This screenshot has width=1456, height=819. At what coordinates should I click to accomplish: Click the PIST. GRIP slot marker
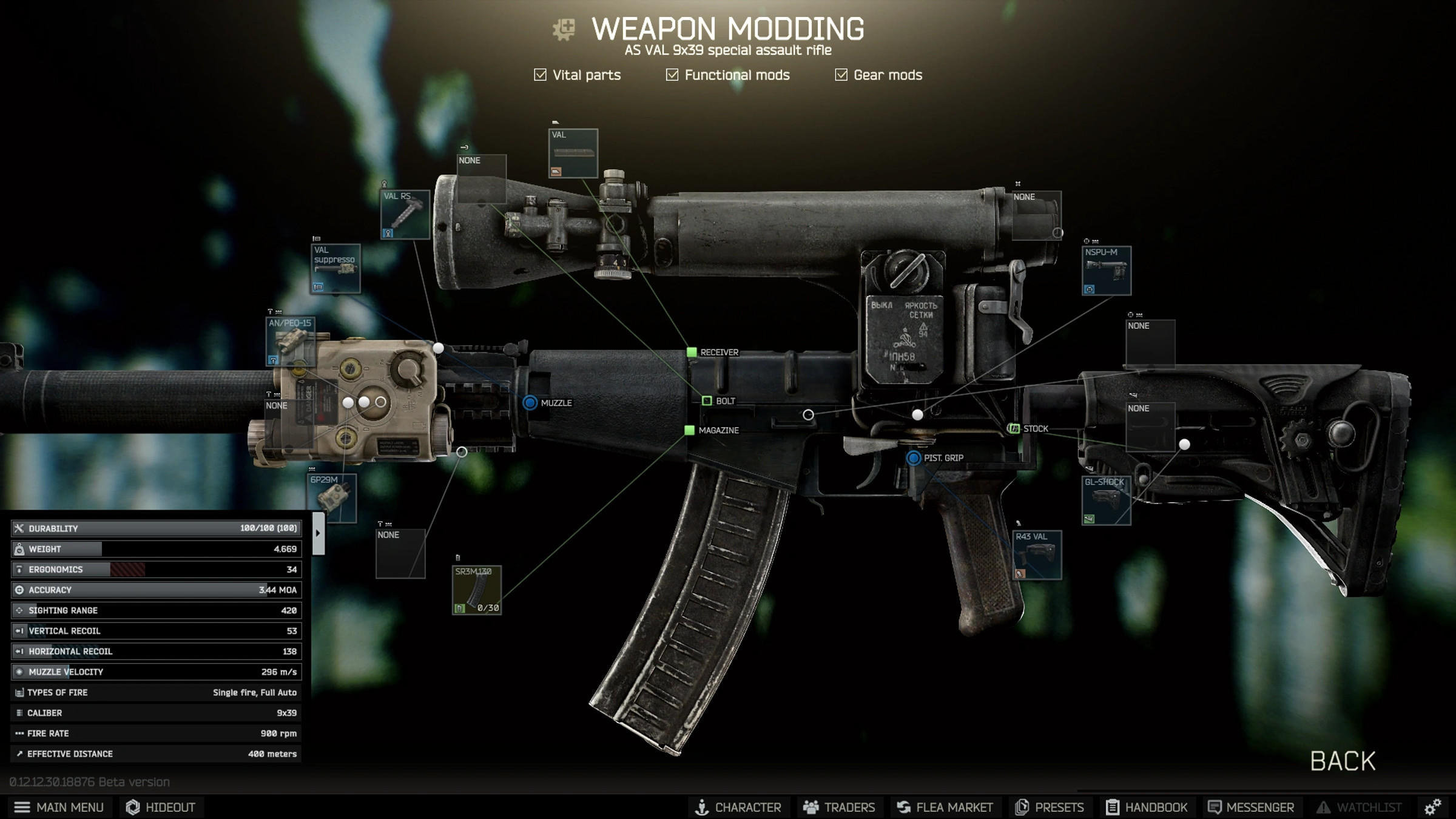(912, 457)
